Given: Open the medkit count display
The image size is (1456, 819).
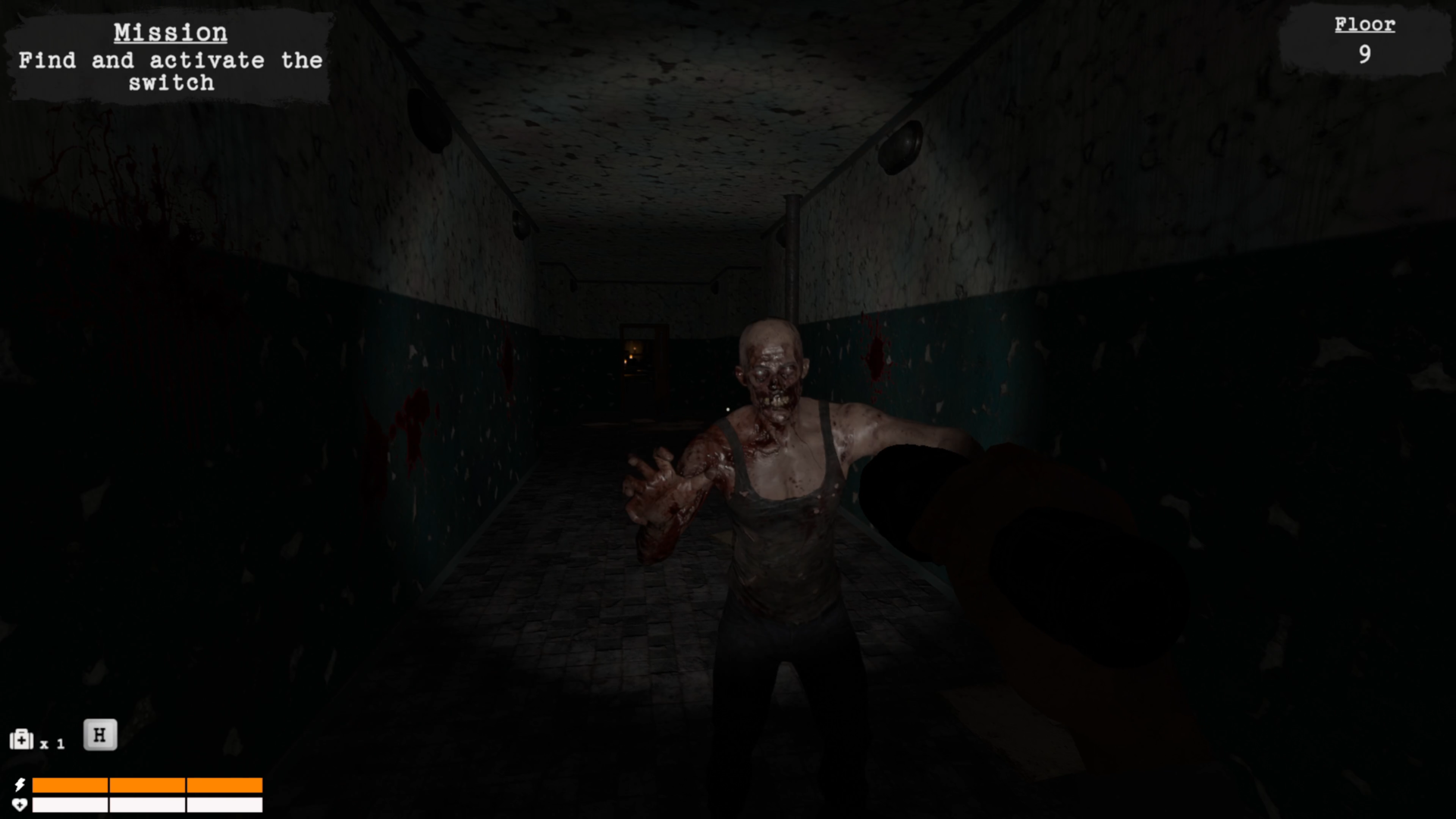Looking at the screenshot, I should pos(53,743).
